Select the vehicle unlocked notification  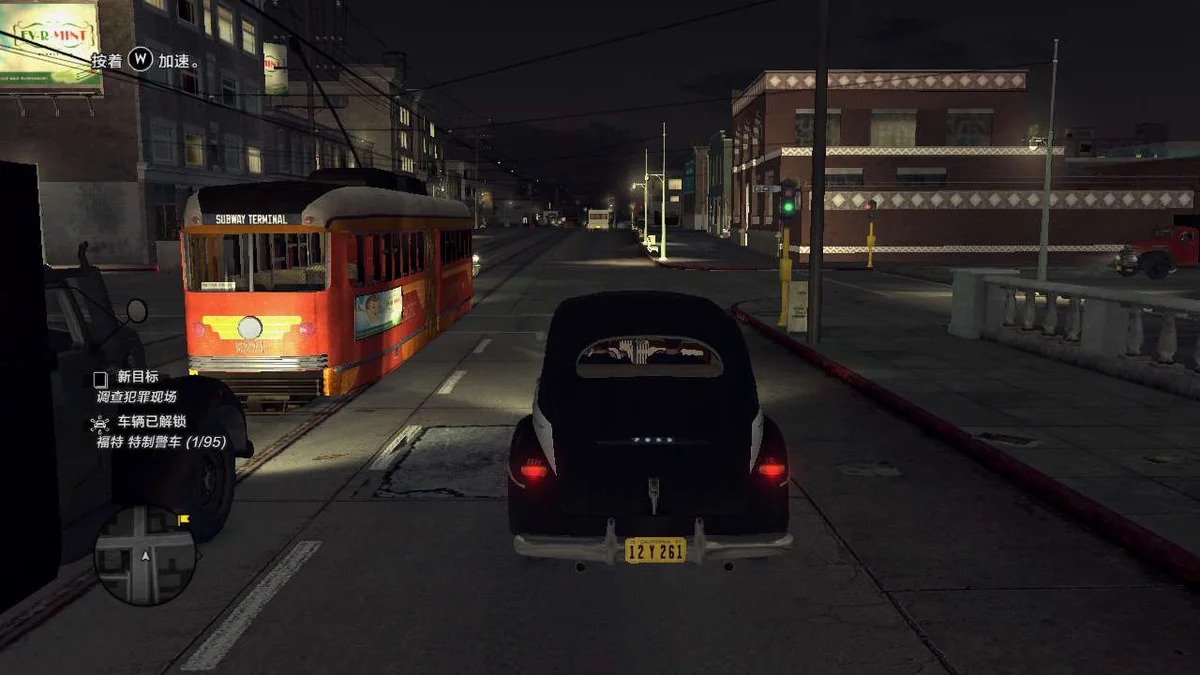(x=150, y=432)
